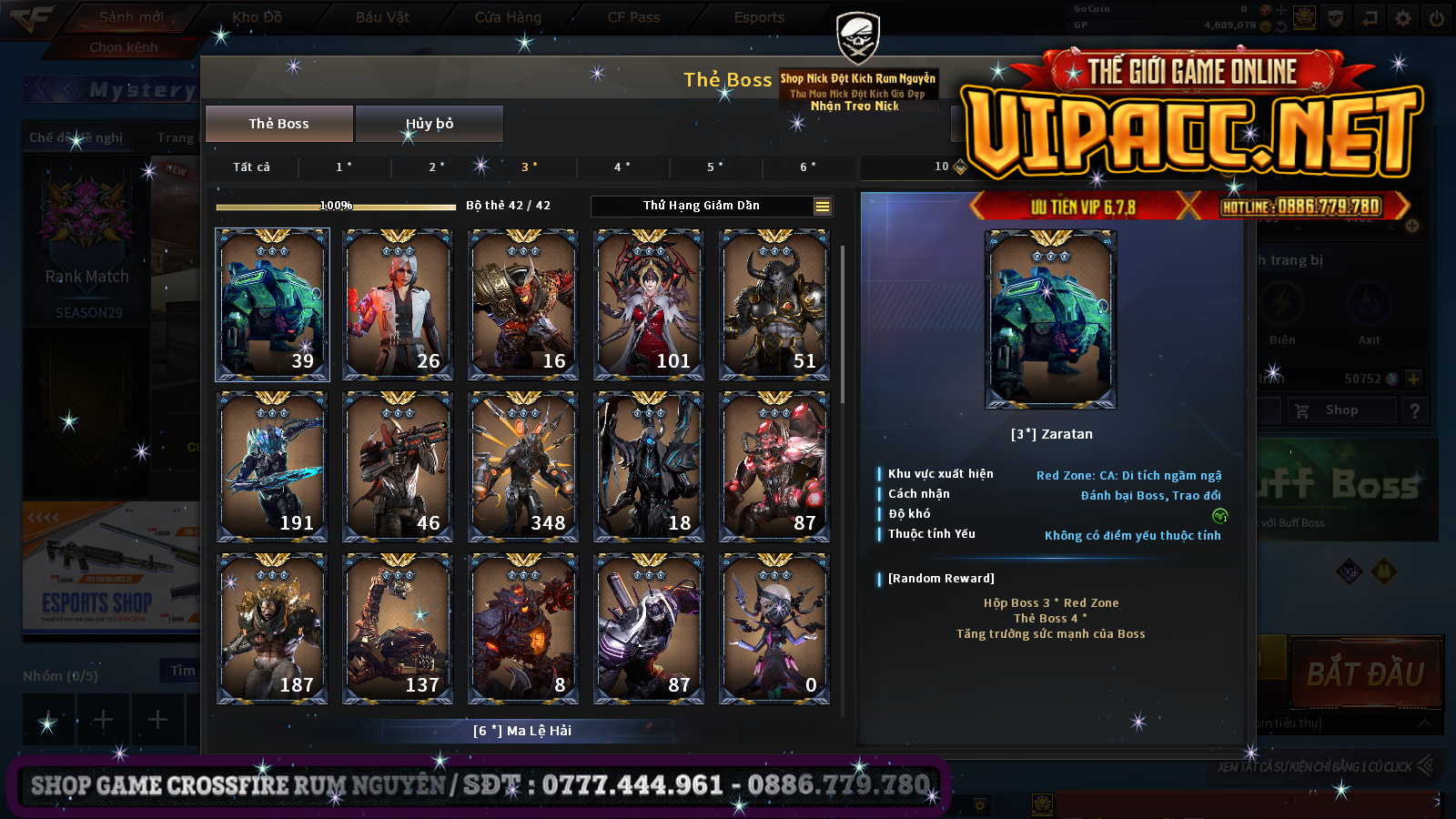Open the Thẻ Boss tab
Viewport: 1456px width, 819px height.
pyautogui.click(x=278, y=124)
